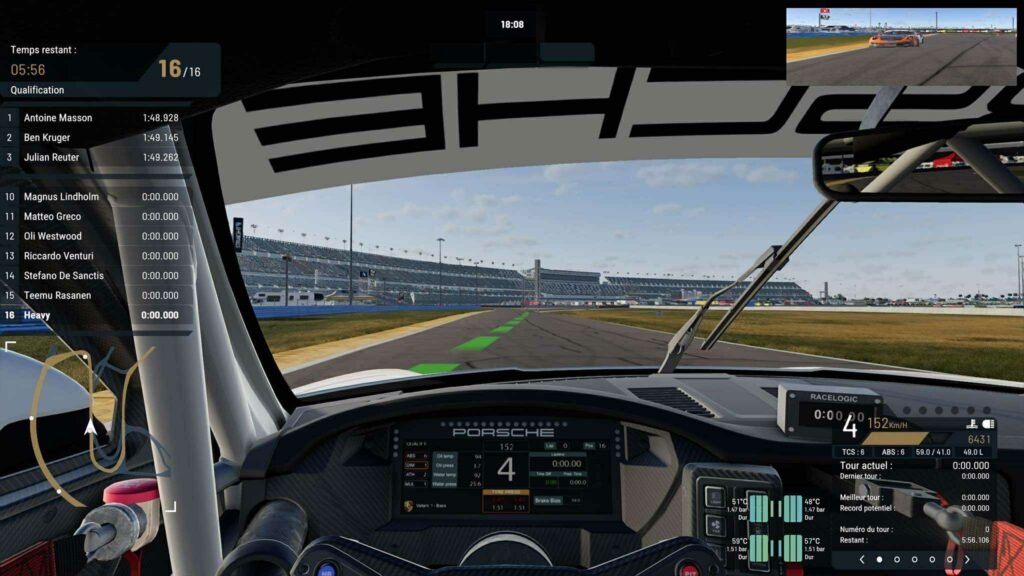Select the highlighted Heavy driver row
1024x576 pixels.
click(98, 315)
